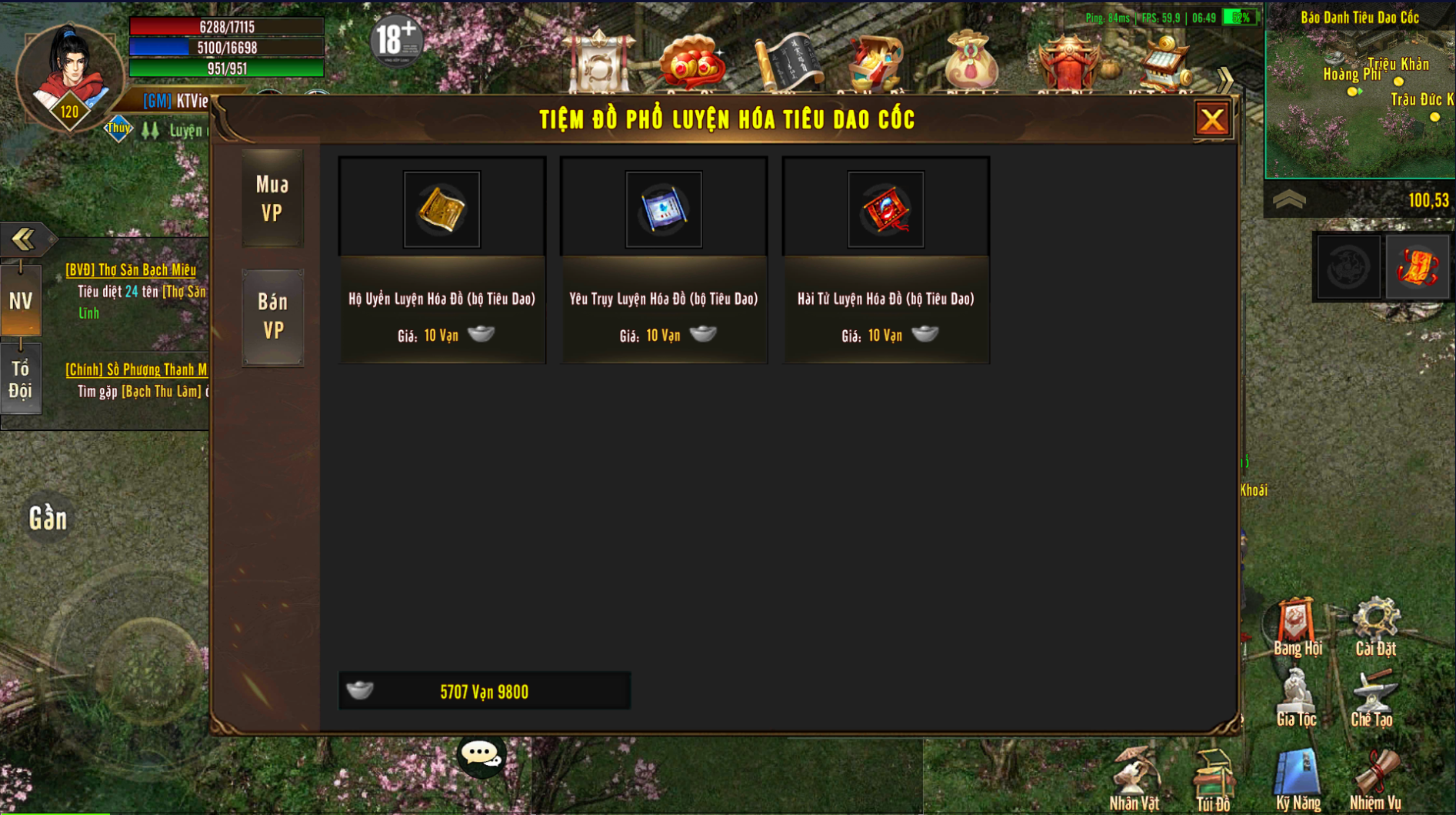The height and width of the screenshot is (815, 1456).
Task: Open the Thợ Săn Bạch Miêu quest
Action: [x=131, y=270]
